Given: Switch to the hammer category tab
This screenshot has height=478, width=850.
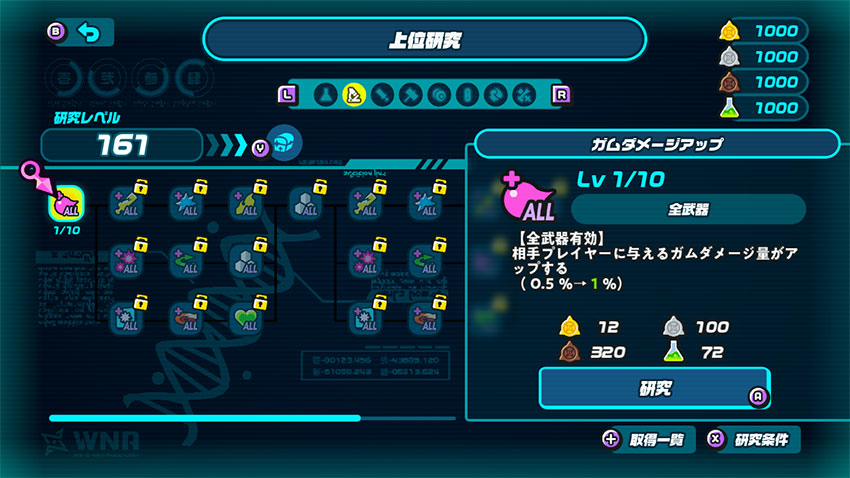Looking at the screenshot, I should click(409, 94).
